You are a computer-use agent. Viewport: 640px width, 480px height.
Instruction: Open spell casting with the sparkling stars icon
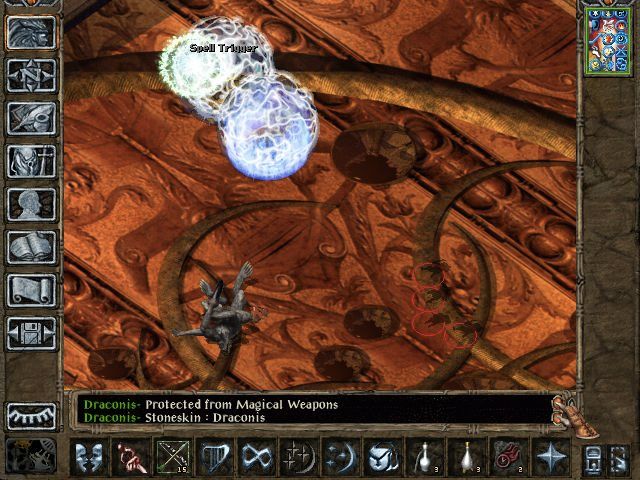299,459
